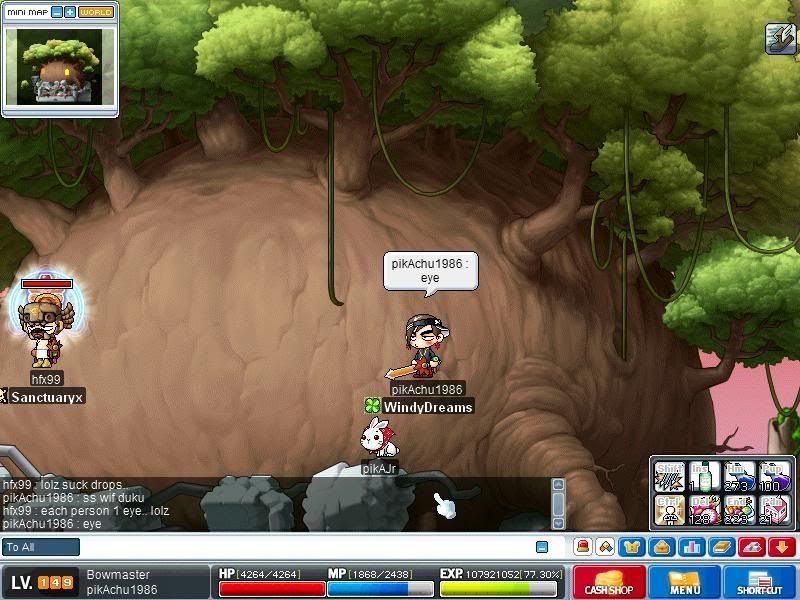
Task: Use the green bottle in Ins slot
Action: click(704, 476)
